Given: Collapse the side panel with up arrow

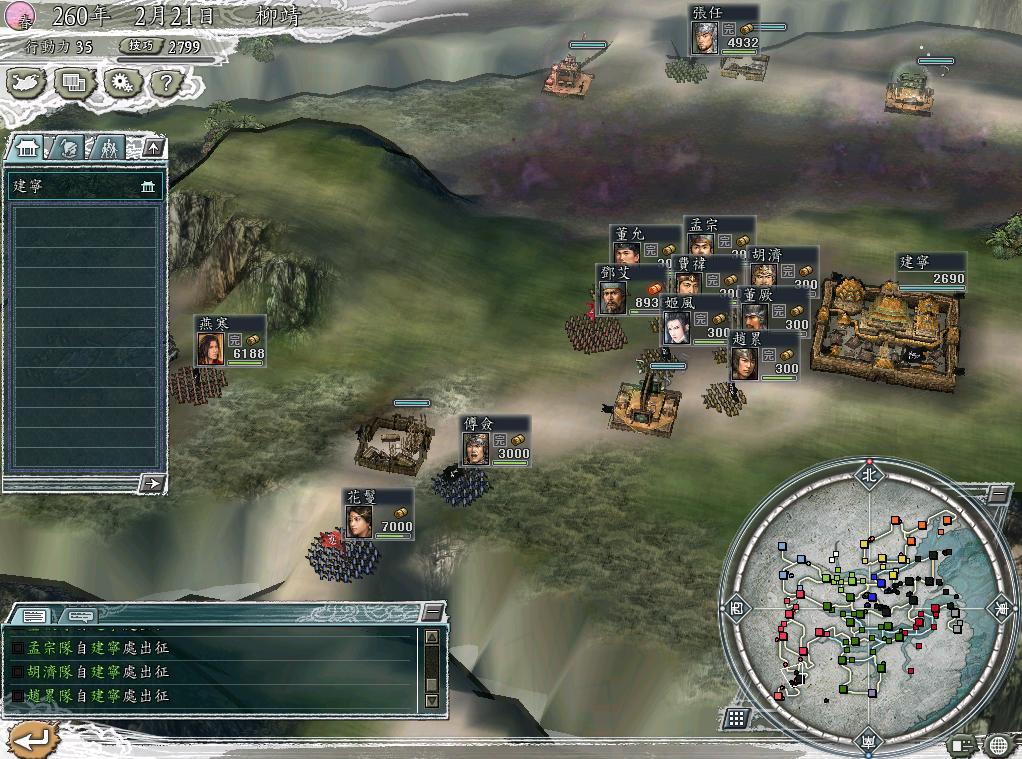Looking at the screenshot, I should point(153,148).
